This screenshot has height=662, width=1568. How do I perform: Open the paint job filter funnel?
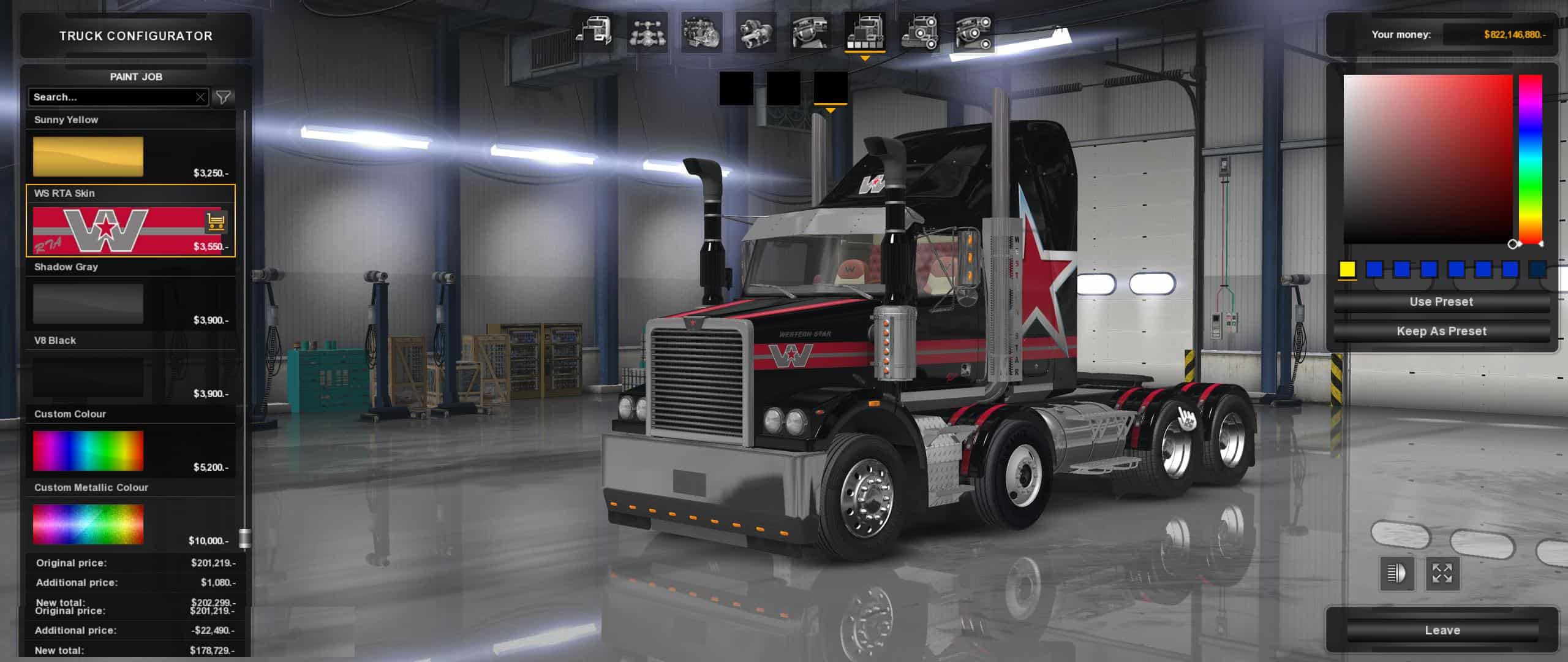(x=224, y=97)
